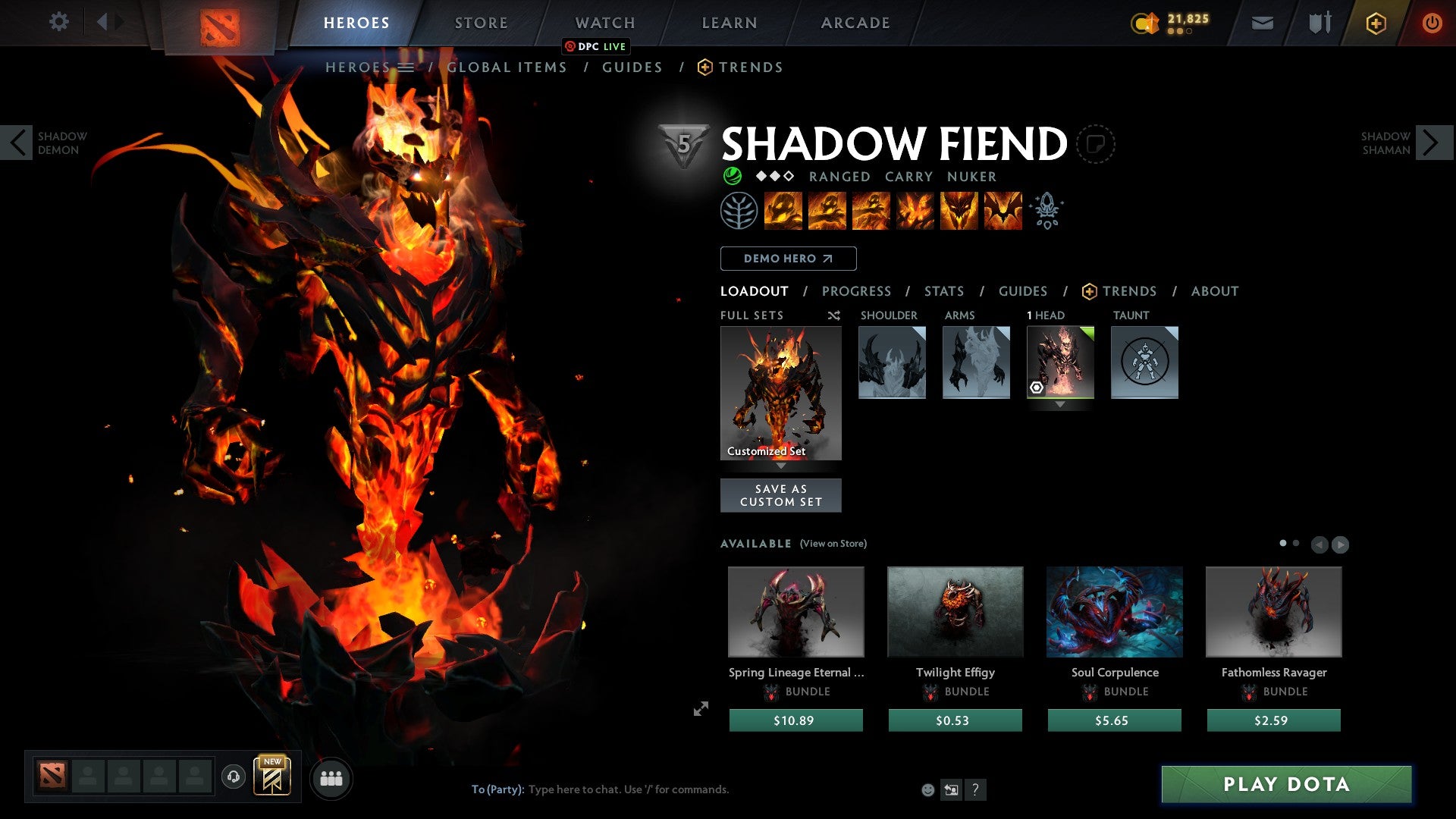The height and width of the screenshot is (819, 1456).
Task: Switch to the second page of available items
Action: [1295, 543]
